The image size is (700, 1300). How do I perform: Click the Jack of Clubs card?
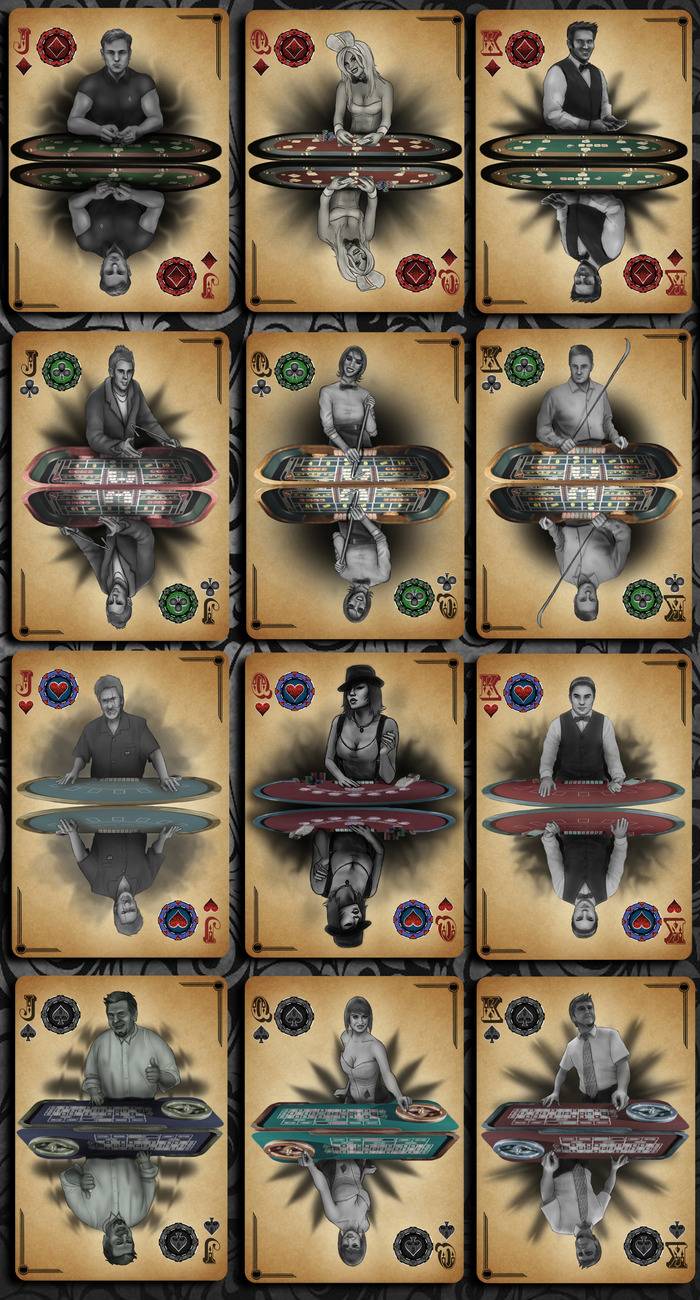coord(120,485)
